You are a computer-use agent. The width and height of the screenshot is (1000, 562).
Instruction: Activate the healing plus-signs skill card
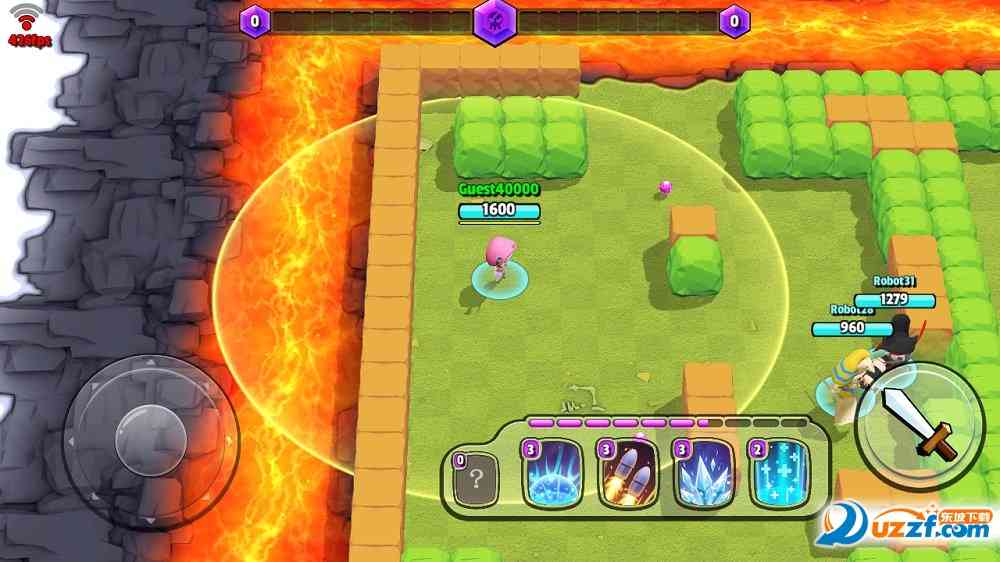(x=780, y=476)
